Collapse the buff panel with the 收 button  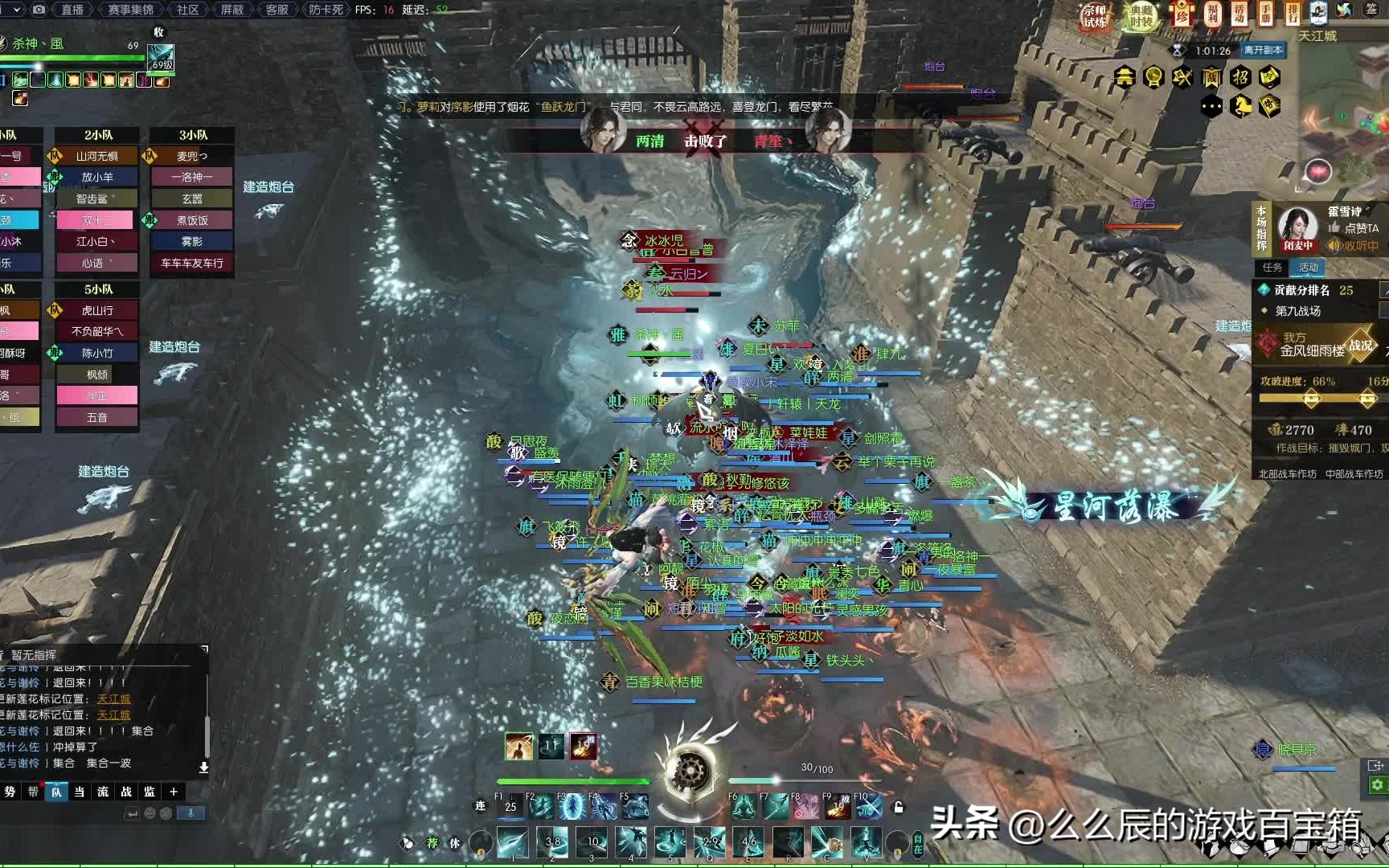(158, 32)
